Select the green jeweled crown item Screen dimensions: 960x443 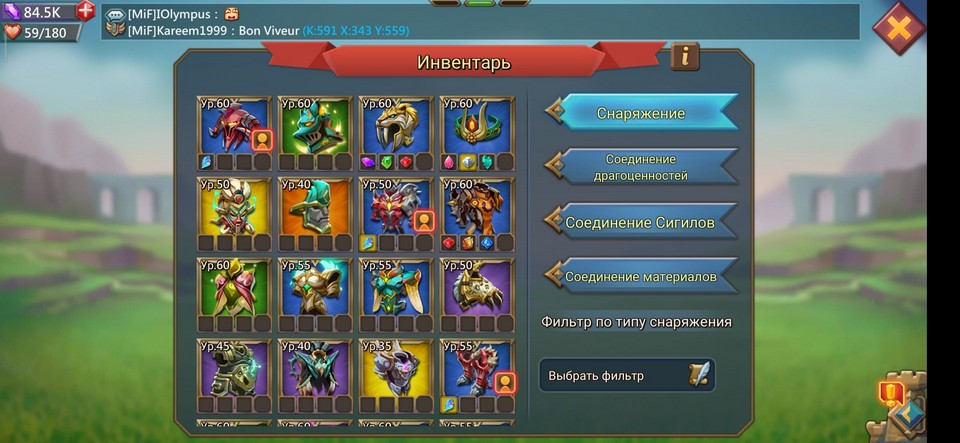coord(477,126)
